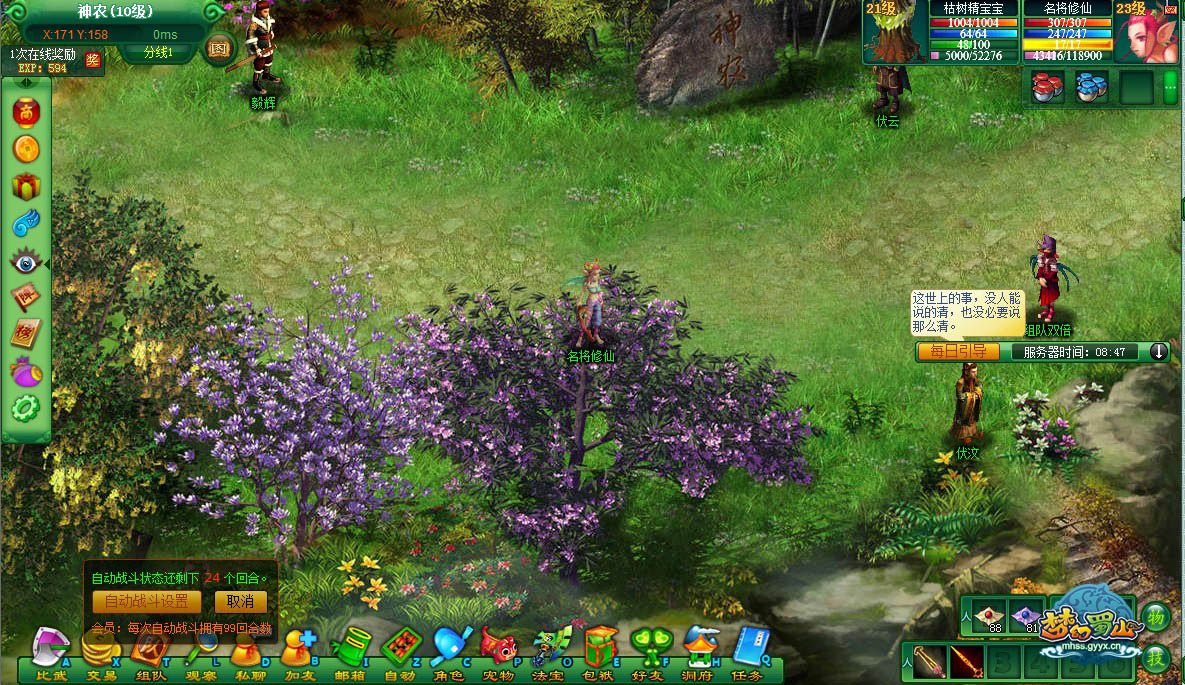Screen dimensions: 1185x685
Task: Open the 宠物 pet panel
Action: (x=499, y=651)
